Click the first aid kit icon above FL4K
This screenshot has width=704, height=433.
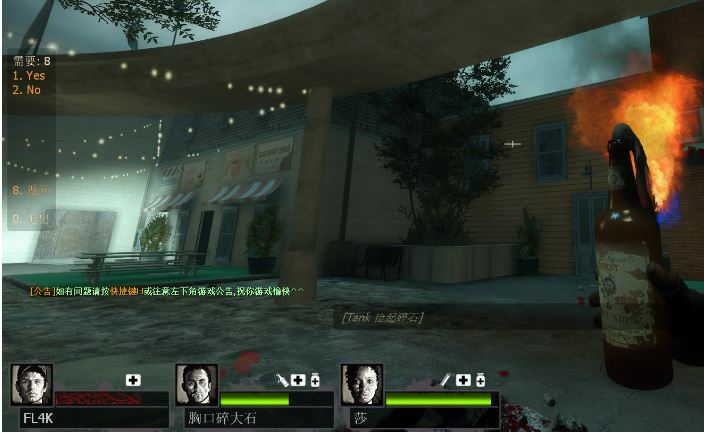point(134,380)
